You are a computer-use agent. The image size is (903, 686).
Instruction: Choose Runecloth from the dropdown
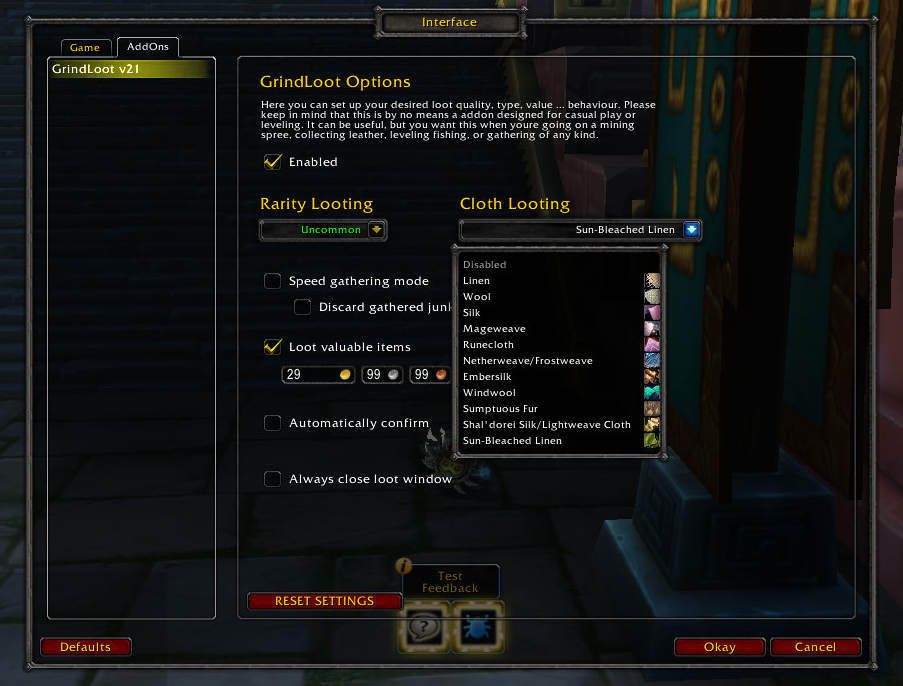[491, 345]
